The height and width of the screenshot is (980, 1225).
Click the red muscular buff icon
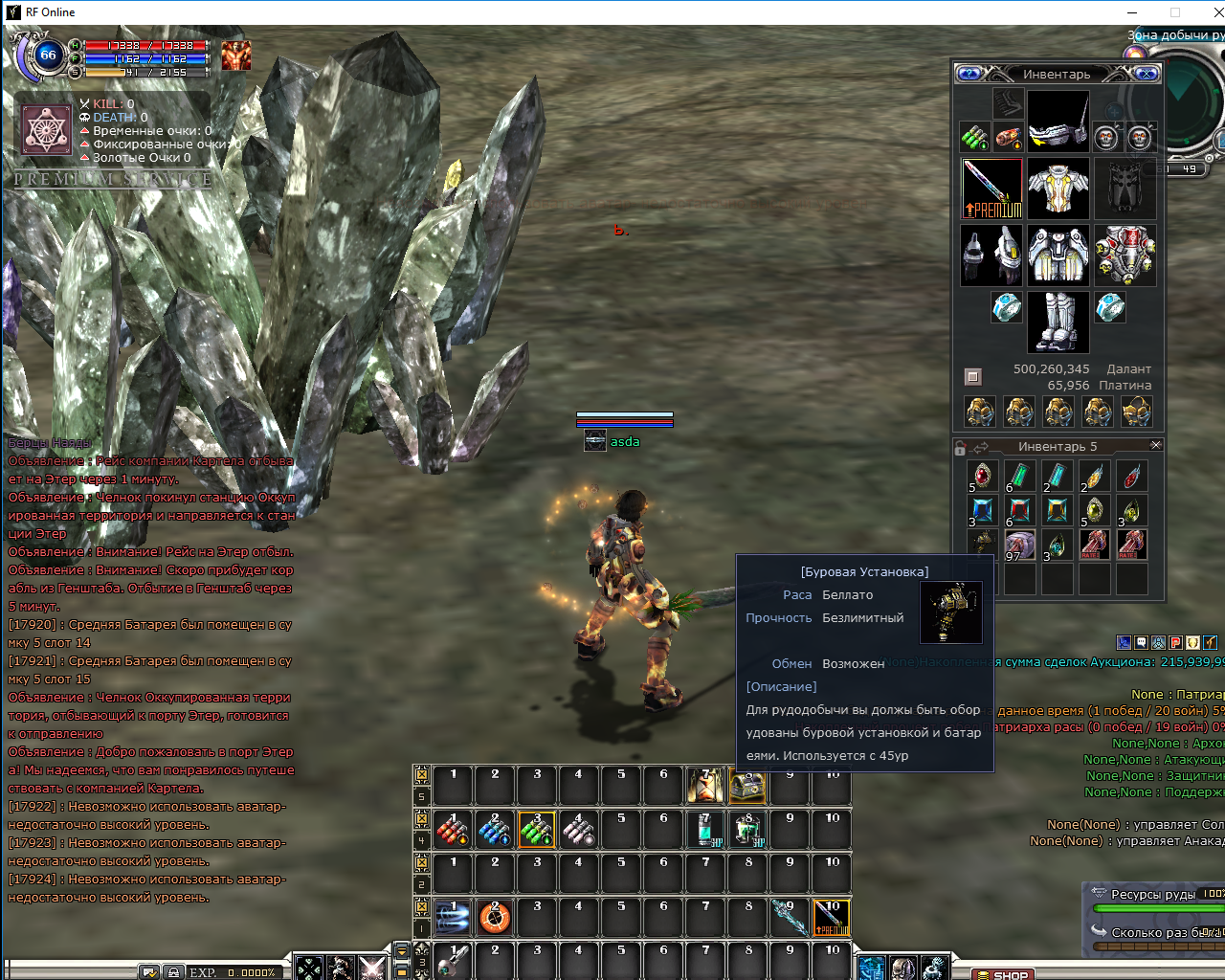pyautogui.click(x=236, y=56)
